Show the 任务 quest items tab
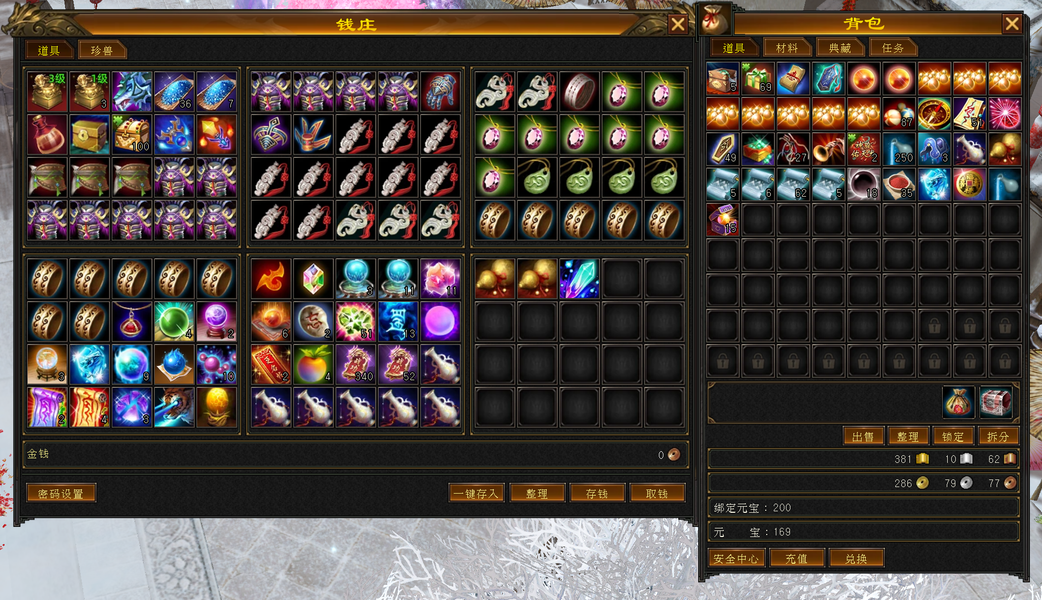The width and height of the screenshot is (1042, 600). click(892, 48)
